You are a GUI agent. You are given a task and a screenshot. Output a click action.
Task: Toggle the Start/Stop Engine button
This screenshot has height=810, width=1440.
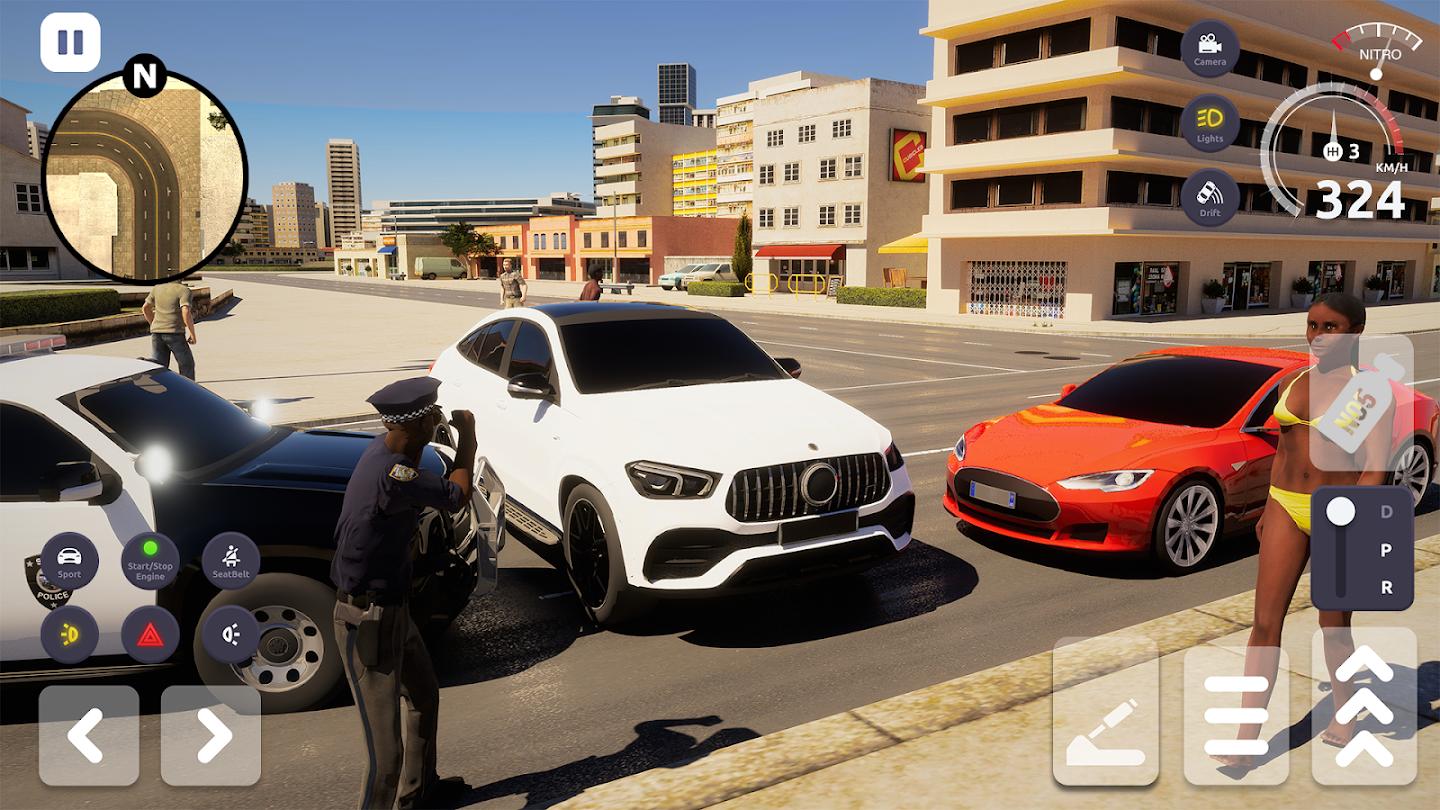[x=150, y=561]
